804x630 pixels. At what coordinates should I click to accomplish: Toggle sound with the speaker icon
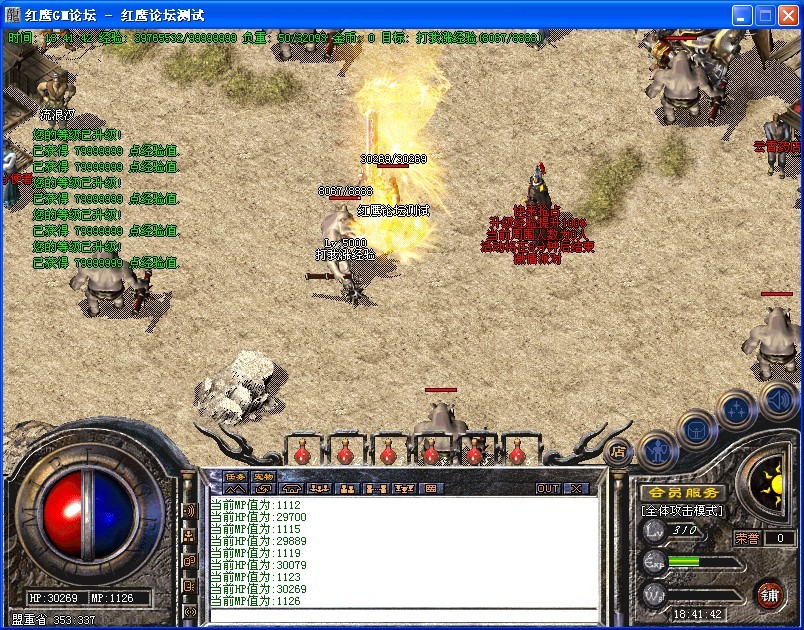(778, 402)
